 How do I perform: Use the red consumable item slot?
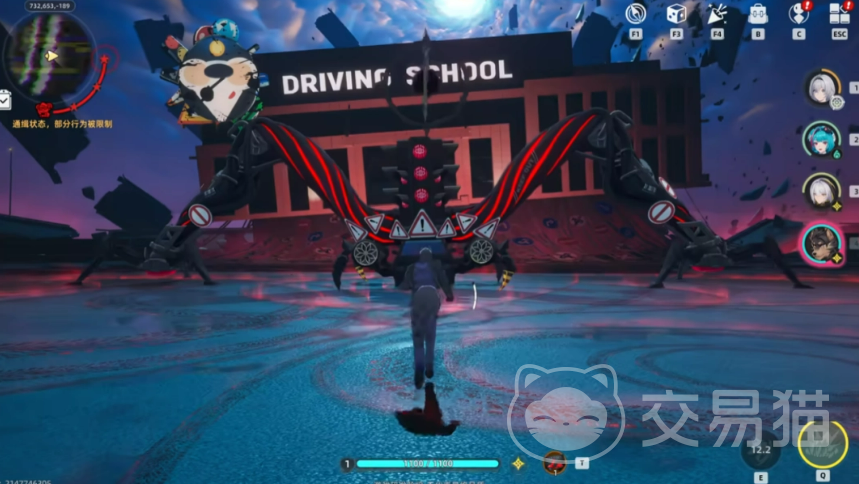tap(555, 463)
